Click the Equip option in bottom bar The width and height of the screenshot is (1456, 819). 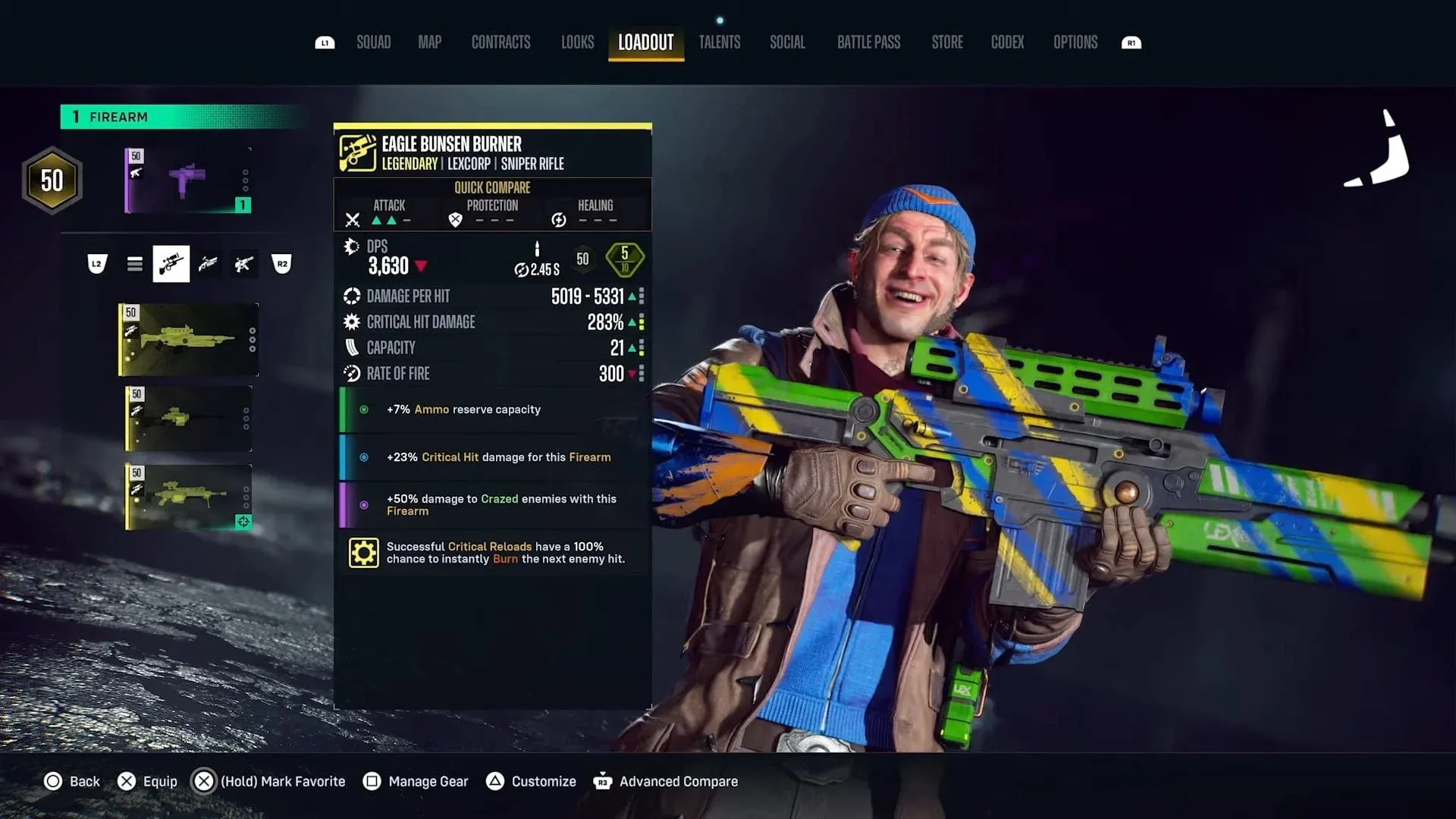(148, 781)
